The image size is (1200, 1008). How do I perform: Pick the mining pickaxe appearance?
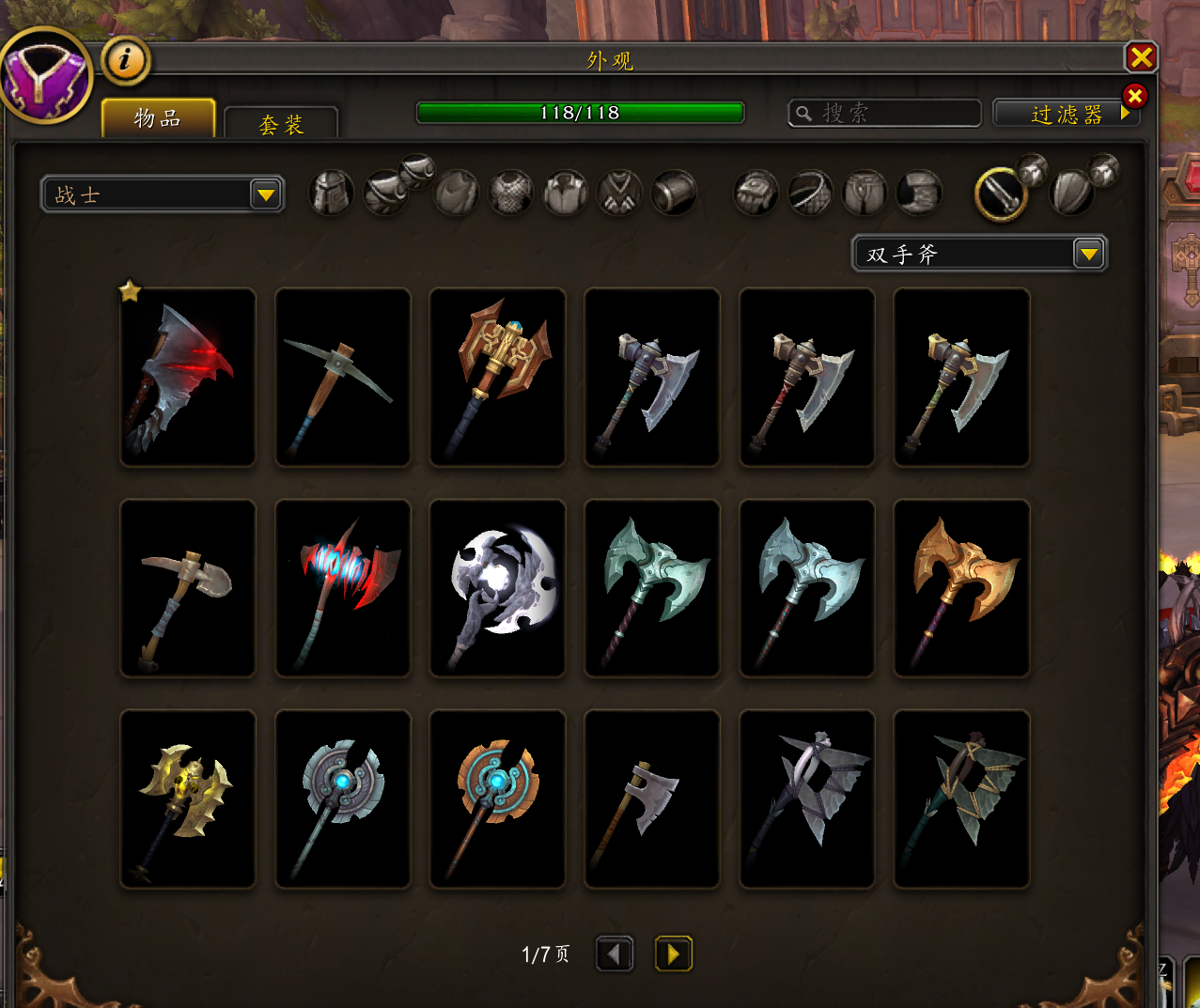[343, 378]
